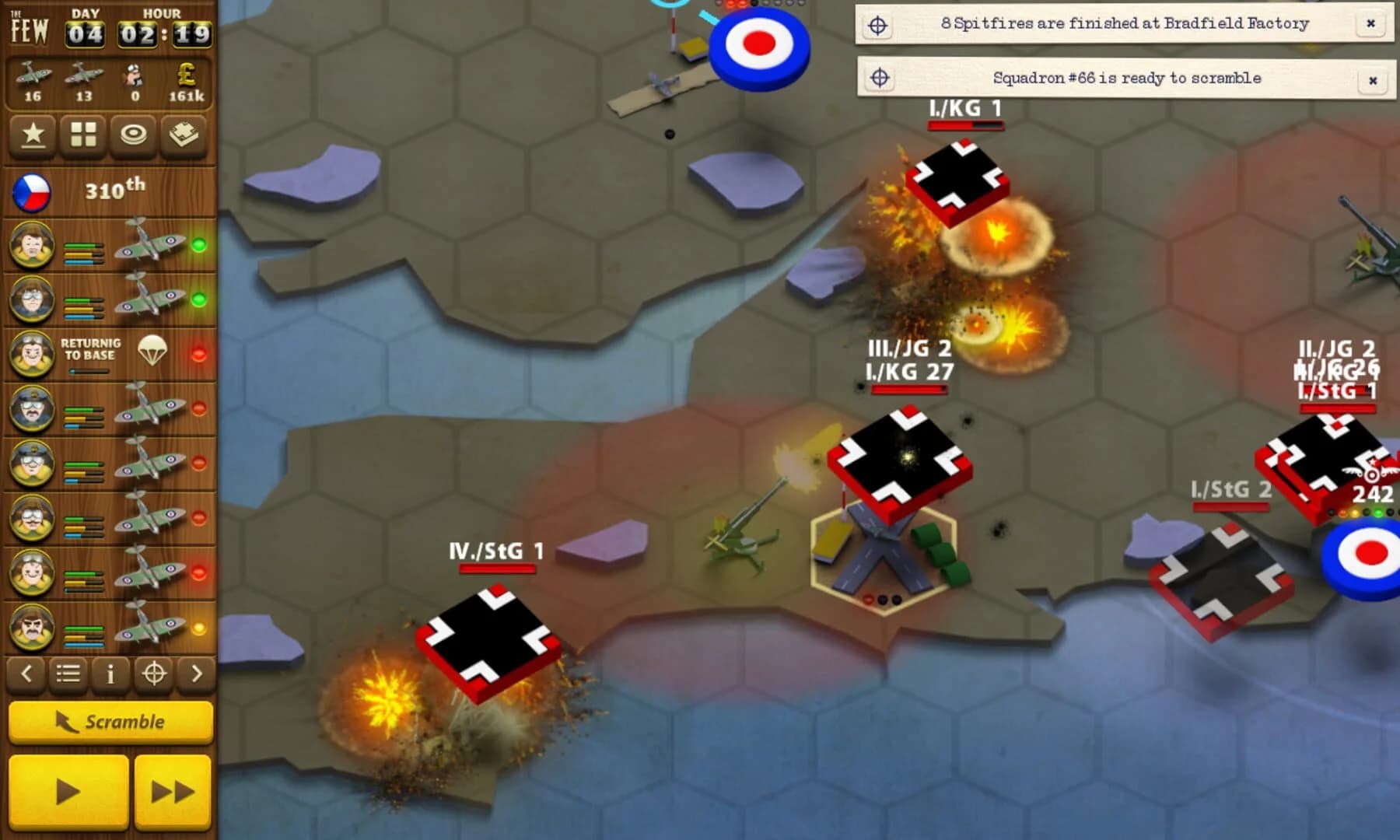Open the Squadron #66 scramble notification
1400x840 pixels.
1128,79
